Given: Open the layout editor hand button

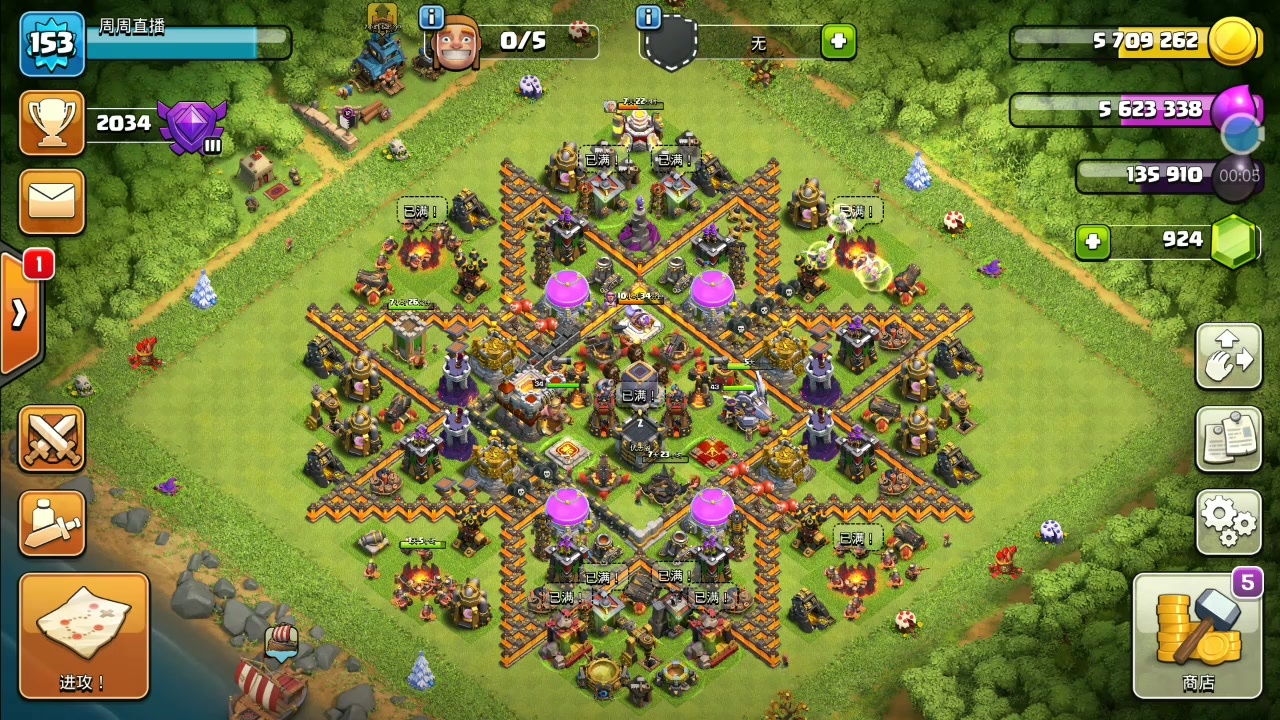Looking at the screenshot, I should pyautogui.click(x=1228, y=356).
